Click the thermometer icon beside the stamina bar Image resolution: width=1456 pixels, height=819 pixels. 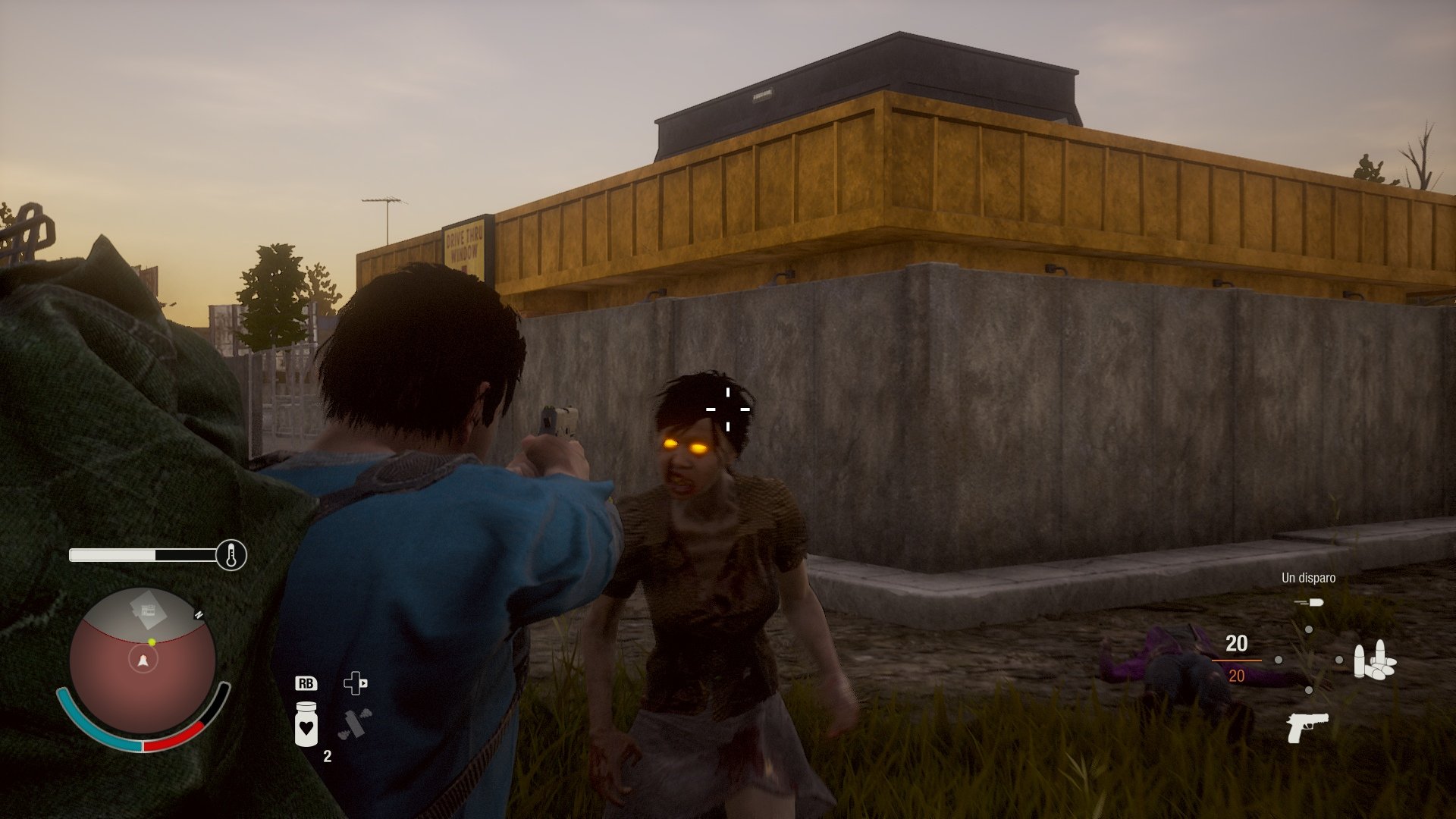tap(232, 554)
